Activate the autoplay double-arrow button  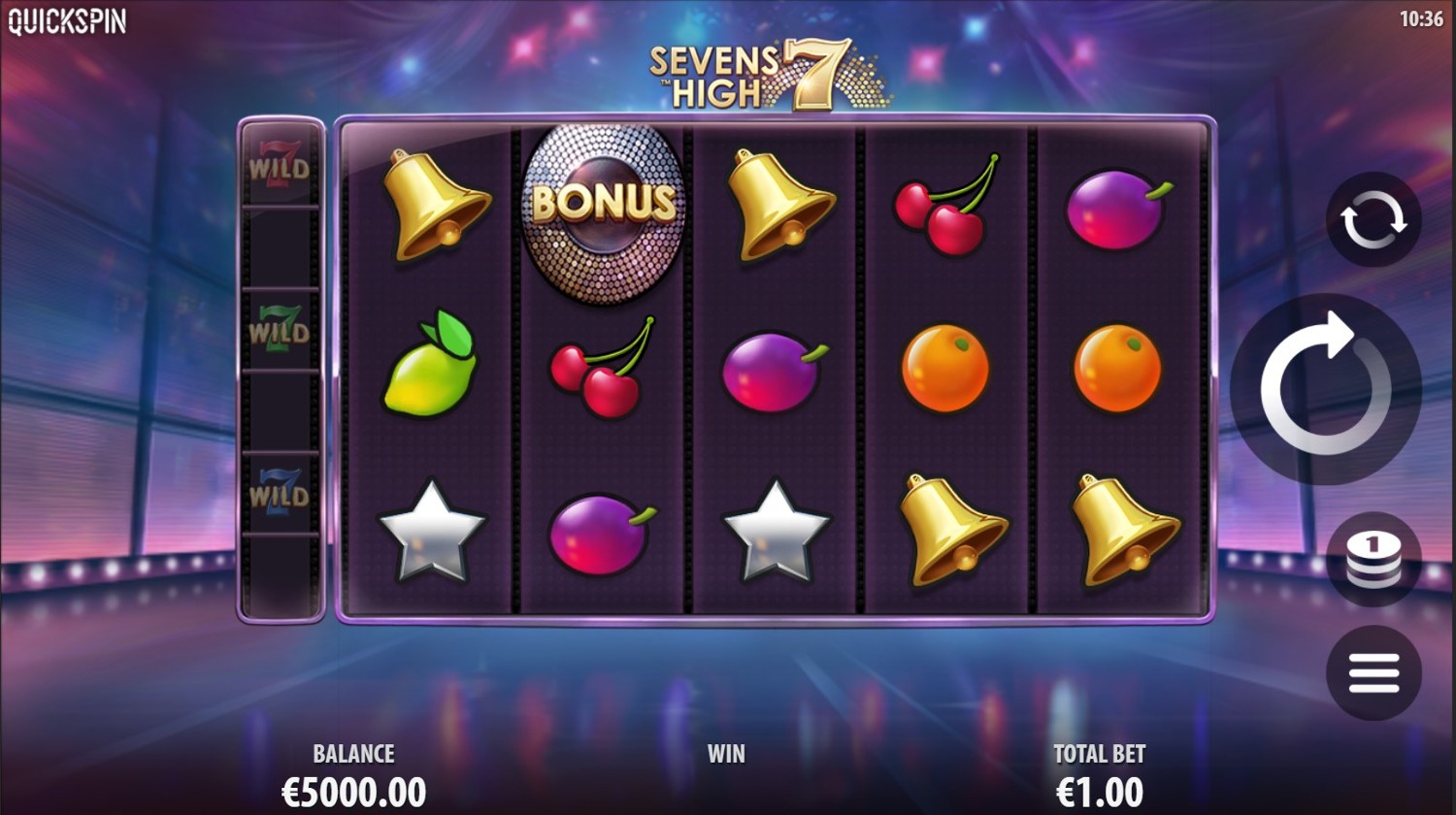click(1373, 220)
